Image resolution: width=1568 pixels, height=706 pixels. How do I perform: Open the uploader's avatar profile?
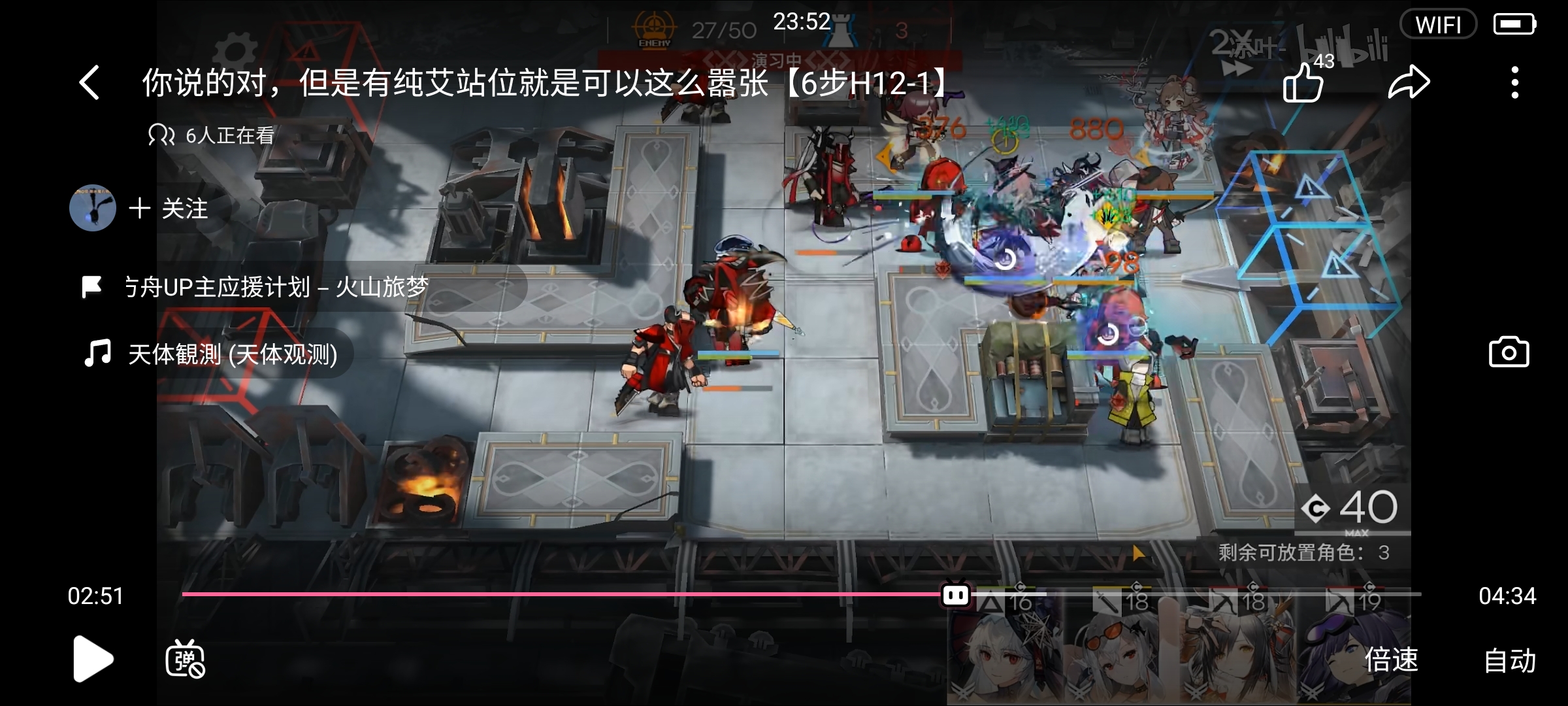coord(92,208)
